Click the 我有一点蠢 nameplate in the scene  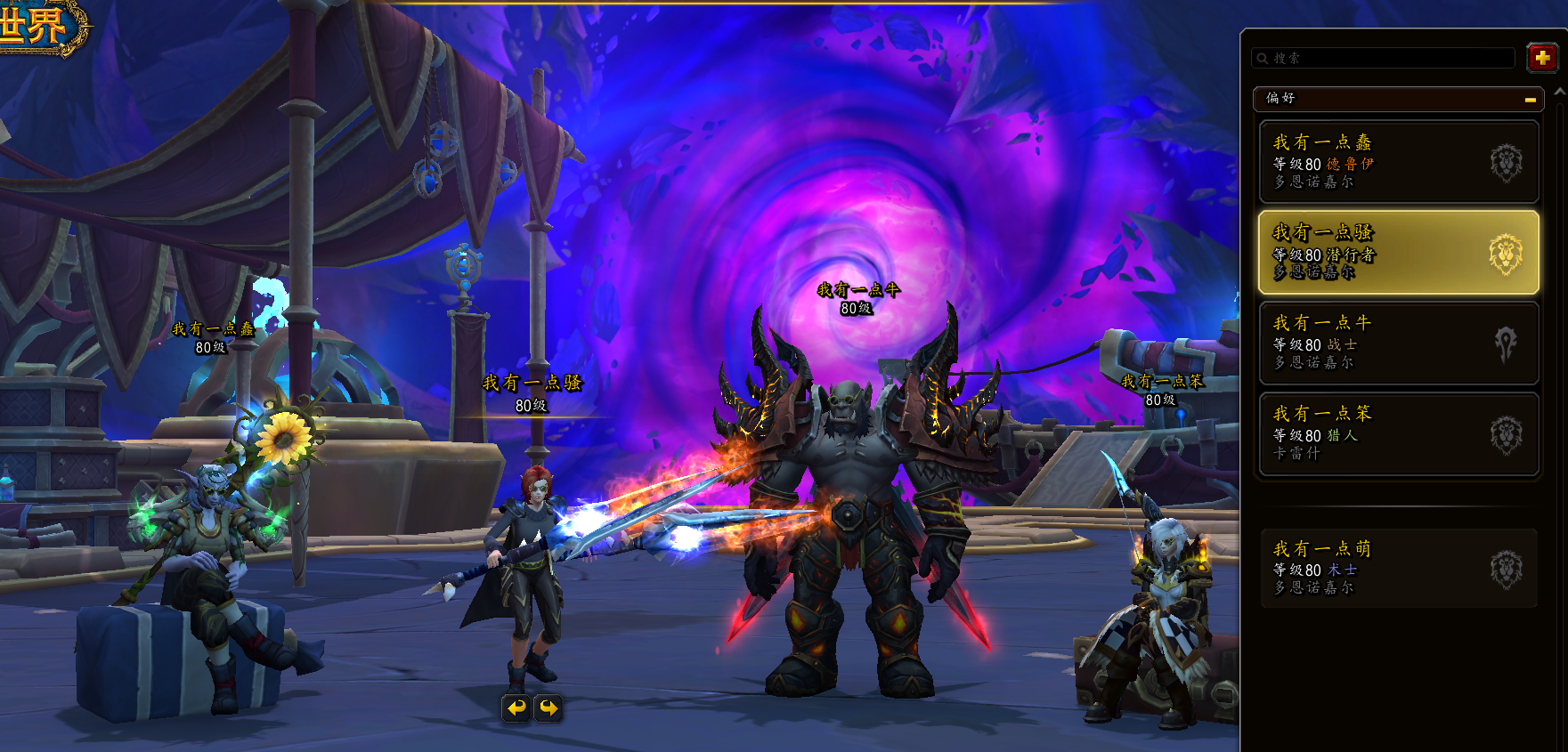coord(213,329)
